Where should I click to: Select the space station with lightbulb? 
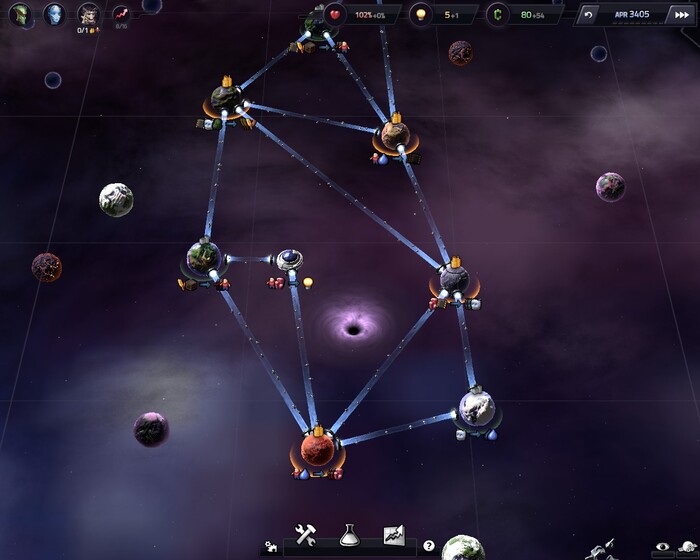tap(290, 261)
